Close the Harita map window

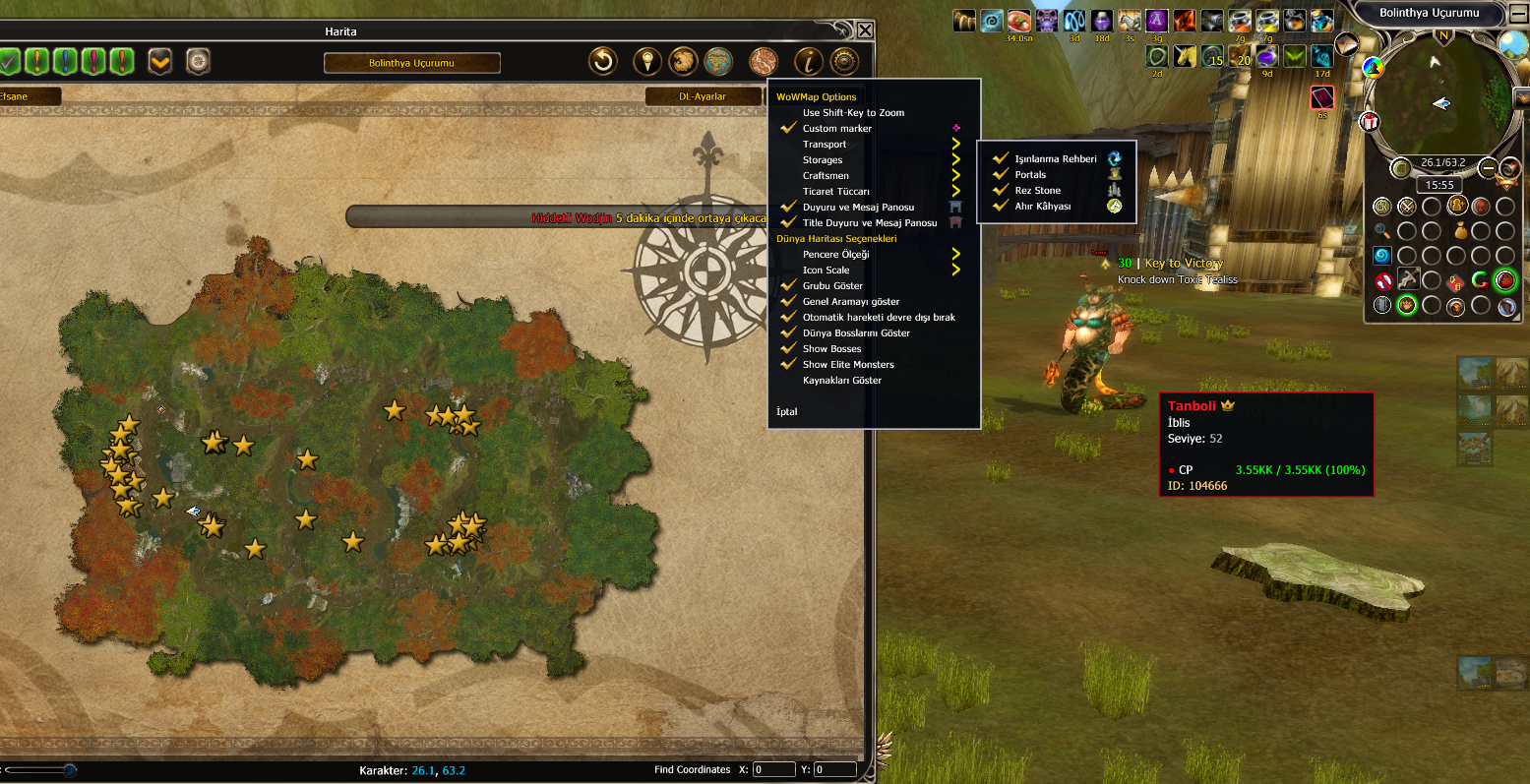click(865, 30)
